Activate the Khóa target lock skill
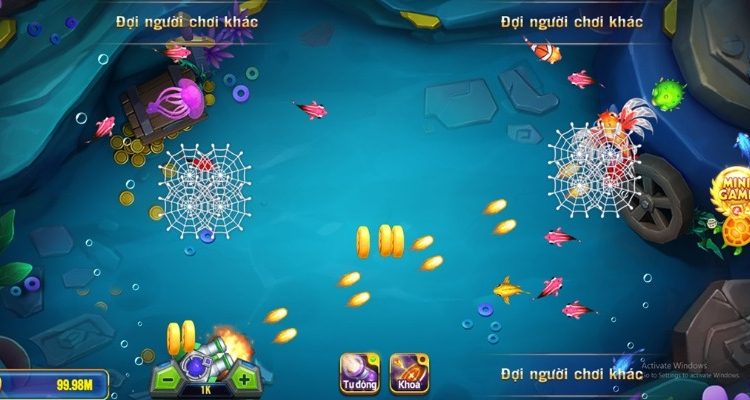Image resolution: width=750 pixels, height=400 pixels. tap(408, 371)
